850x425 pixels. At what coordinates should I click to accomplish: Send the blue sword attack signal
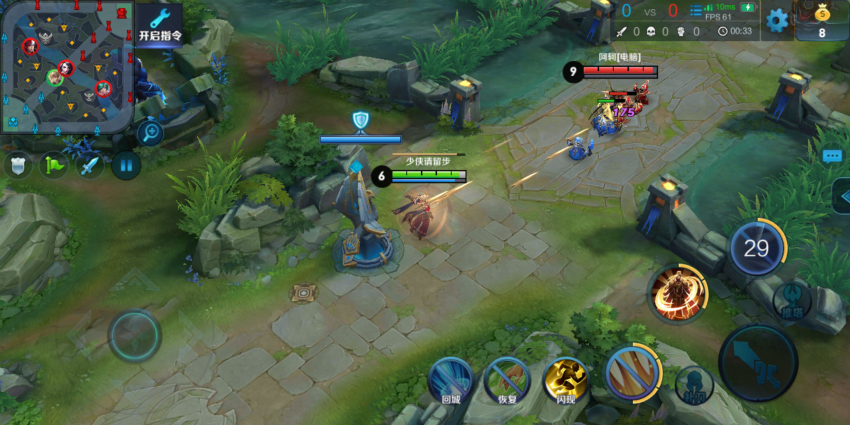90,165
